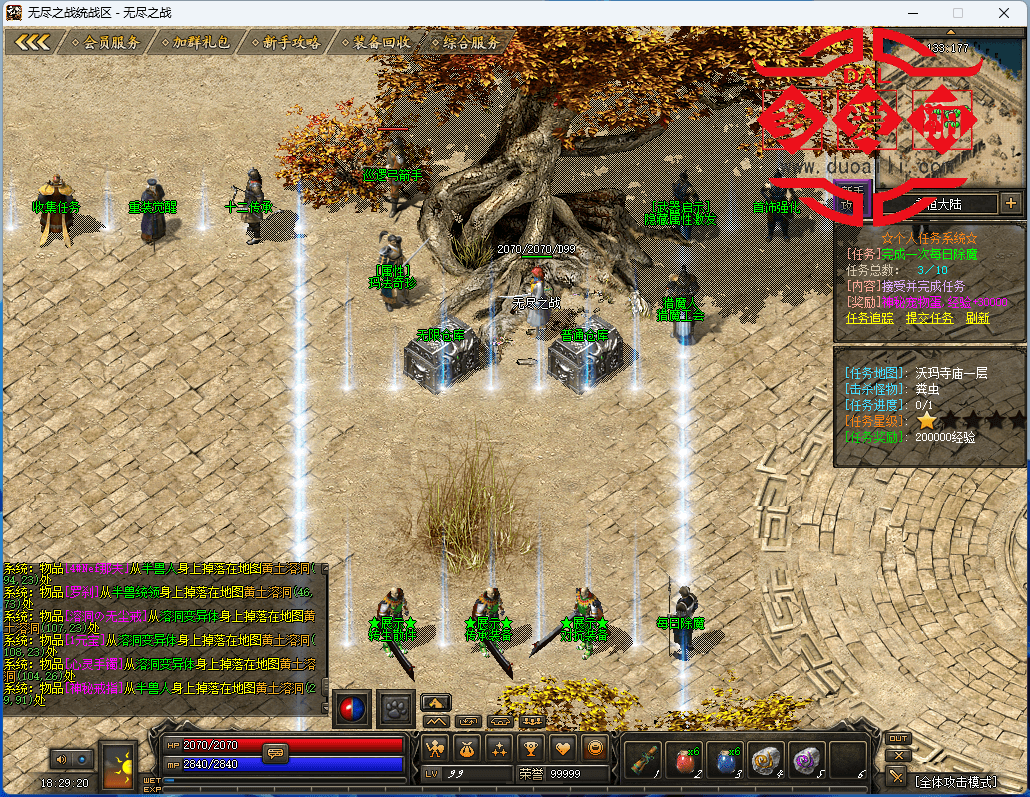Use the scroll item in hotbar slot 1
The width and height of the screenshot is (1030, 797).
coord(643,759)
